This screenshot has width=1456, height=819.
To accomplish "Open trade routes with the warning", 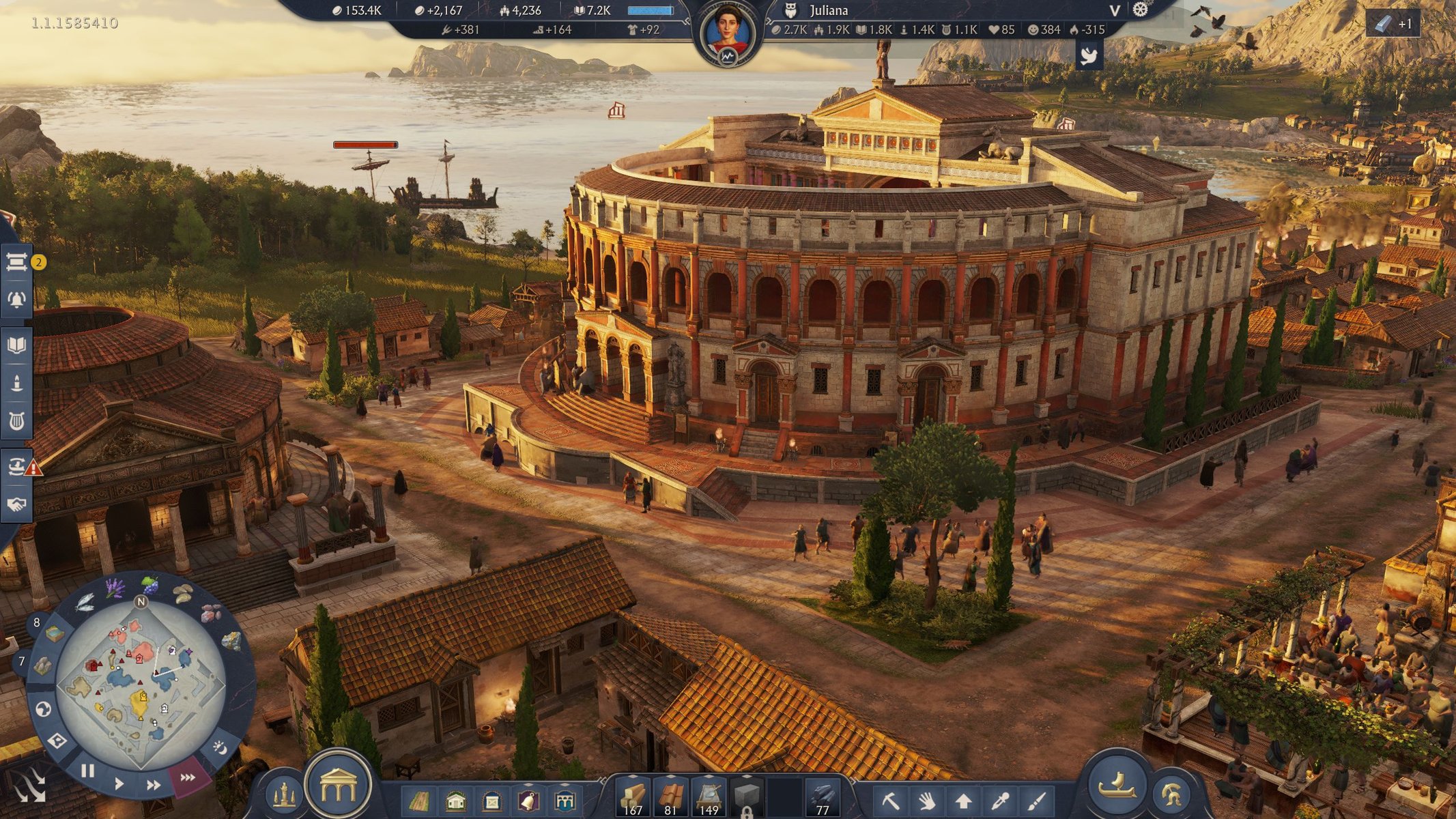I will (18, 467).
